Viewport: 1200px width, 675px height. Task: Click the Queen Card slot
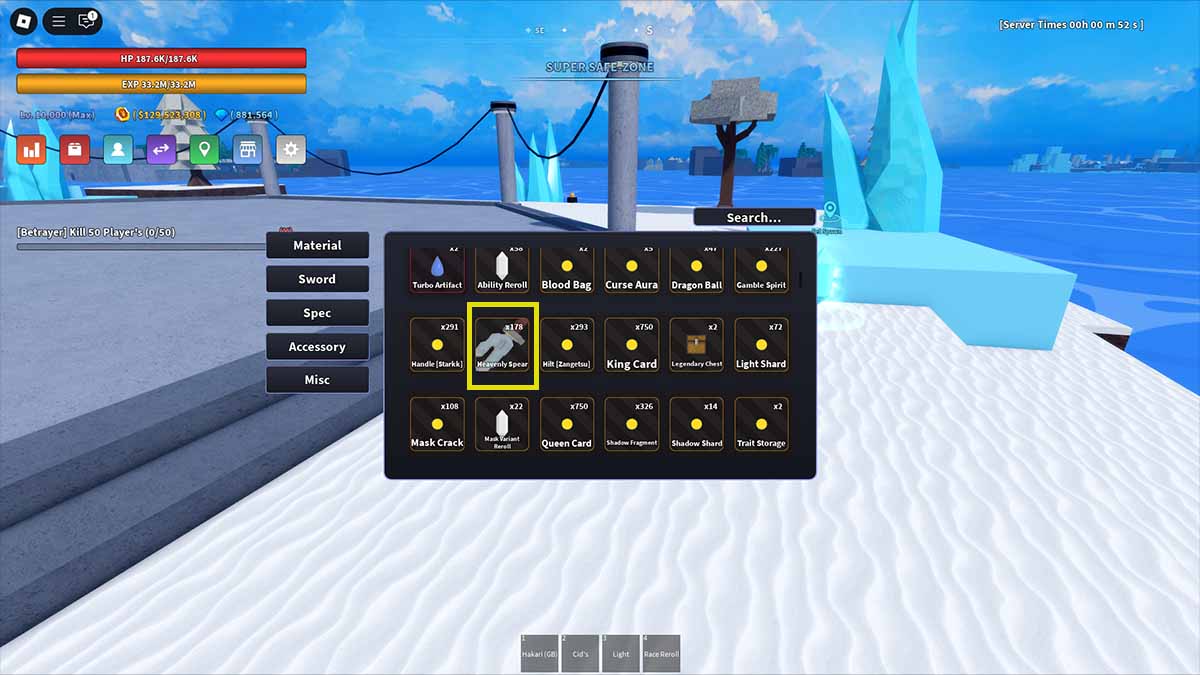[567, 425]
